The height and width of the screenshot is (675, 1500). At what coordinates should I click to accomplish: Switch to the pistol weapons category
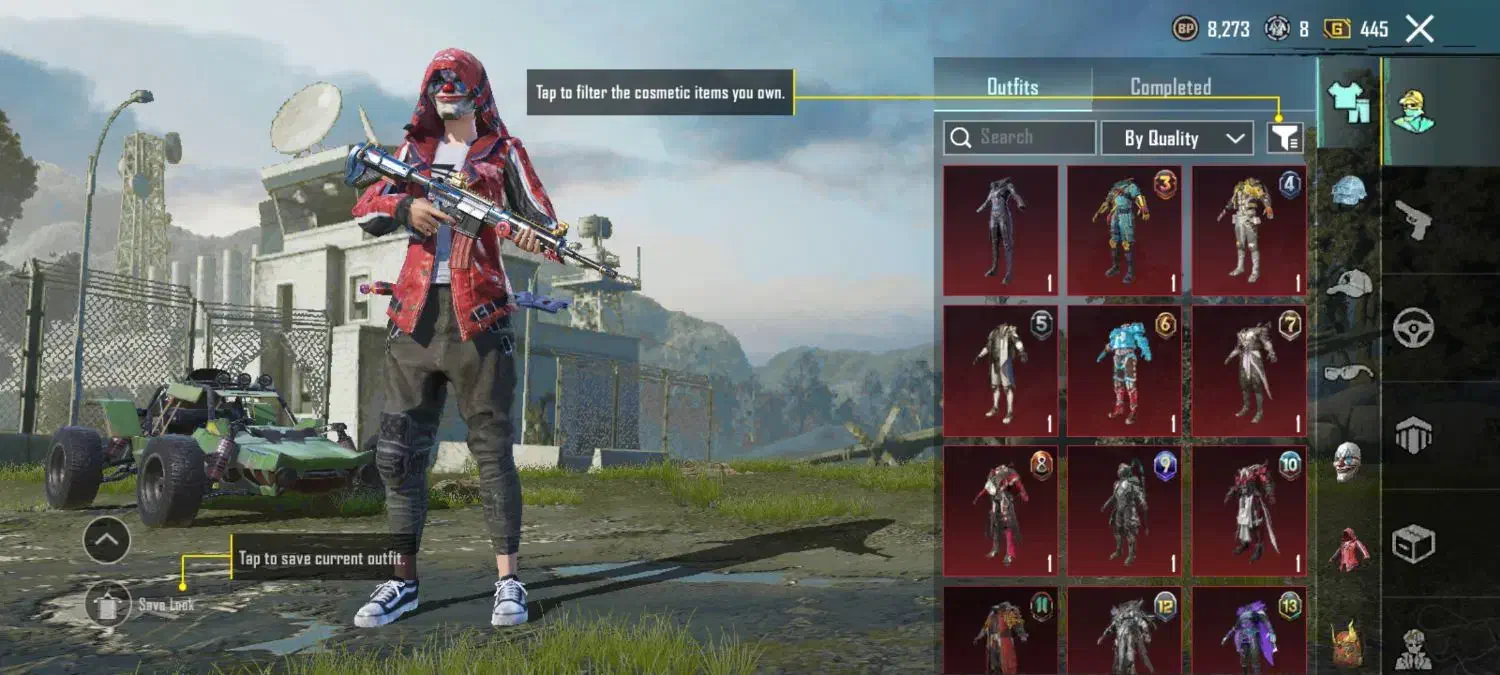pyautogui.click(x=1414, y=219)
